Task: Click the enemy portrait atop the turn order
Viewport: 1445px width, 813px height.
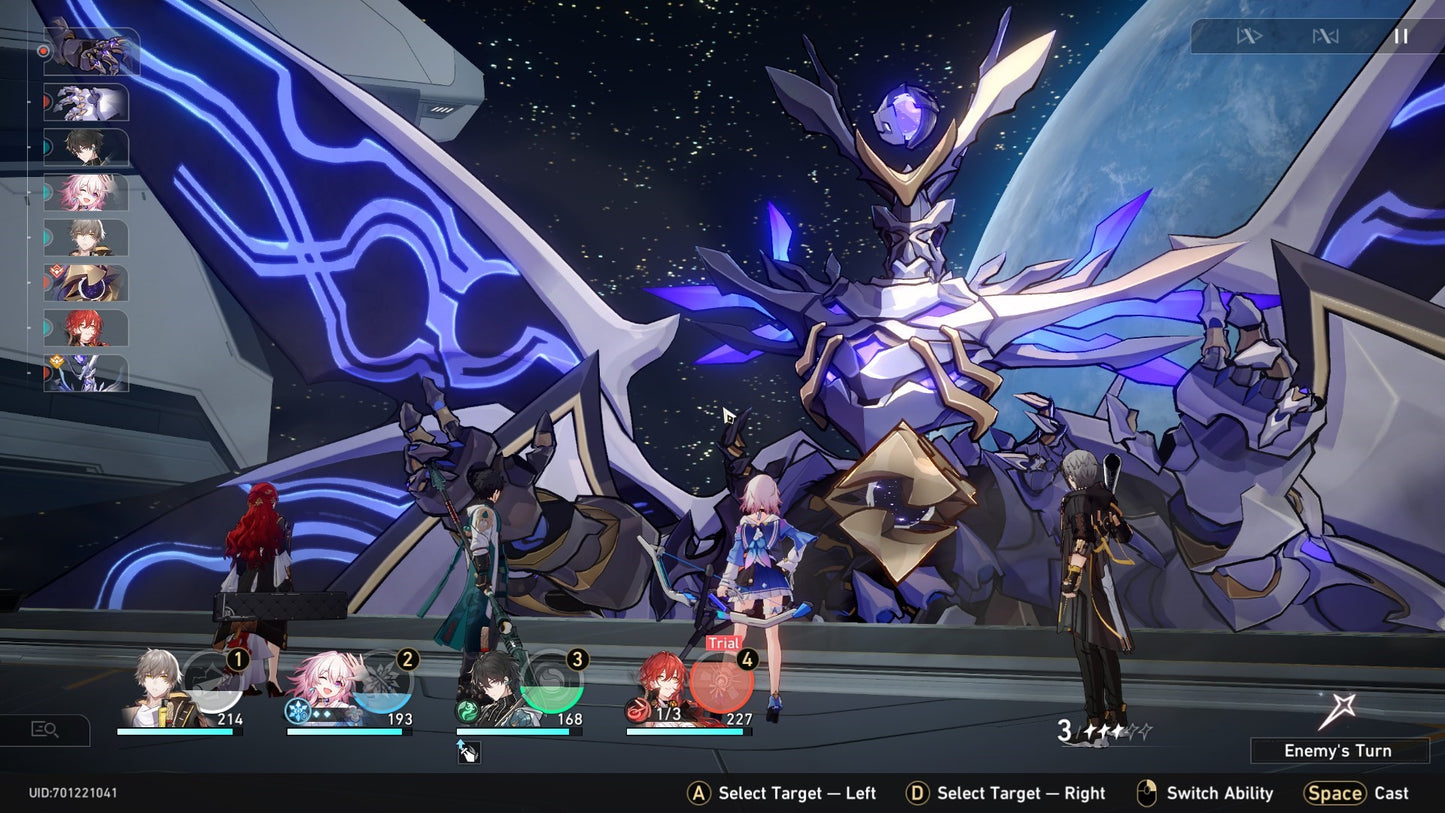Action: tap(92, 52)
